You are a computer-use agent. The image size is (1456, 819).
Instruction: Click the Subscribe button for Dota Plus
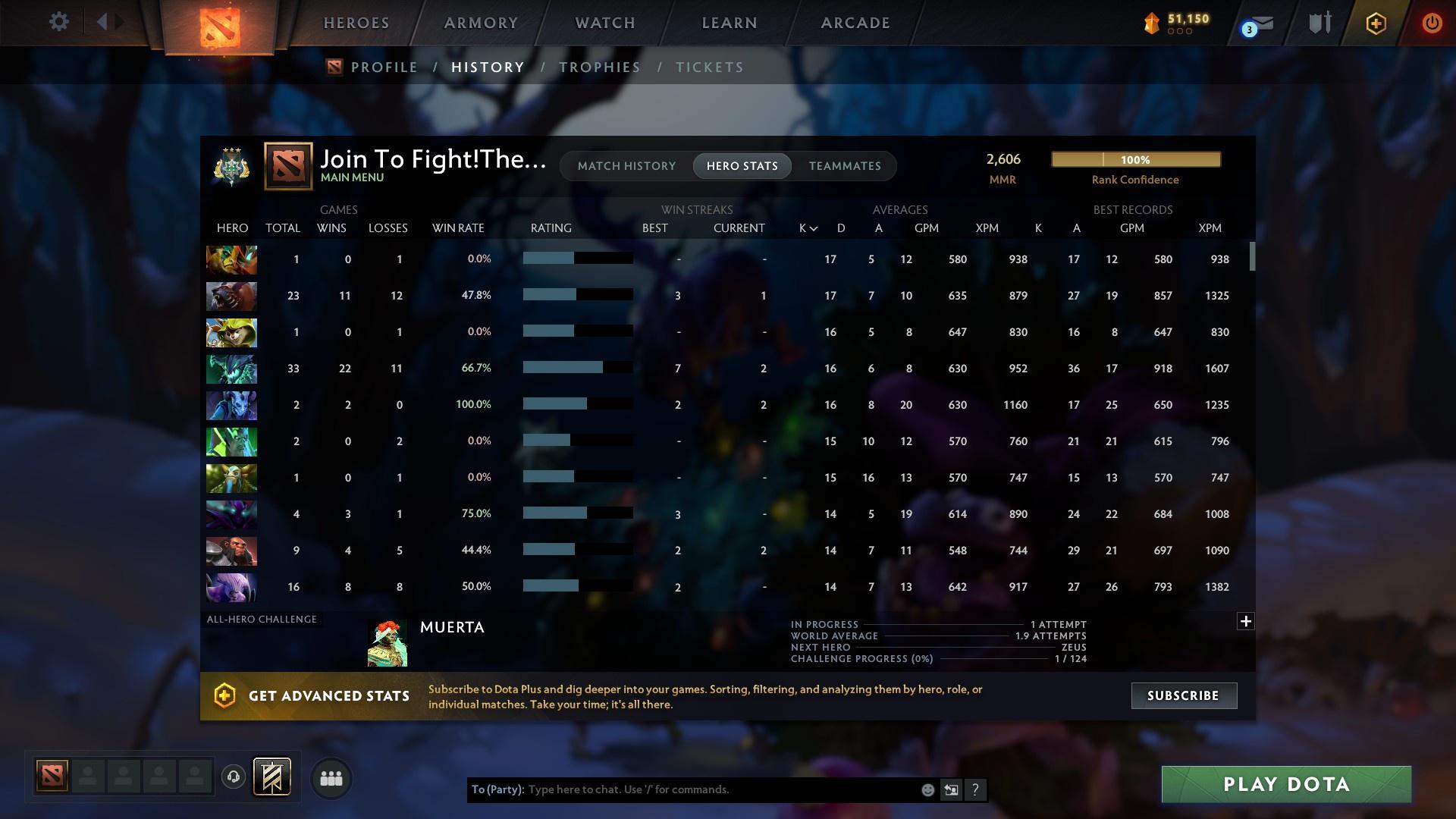pyautogui.click(x=1183, y=695)
